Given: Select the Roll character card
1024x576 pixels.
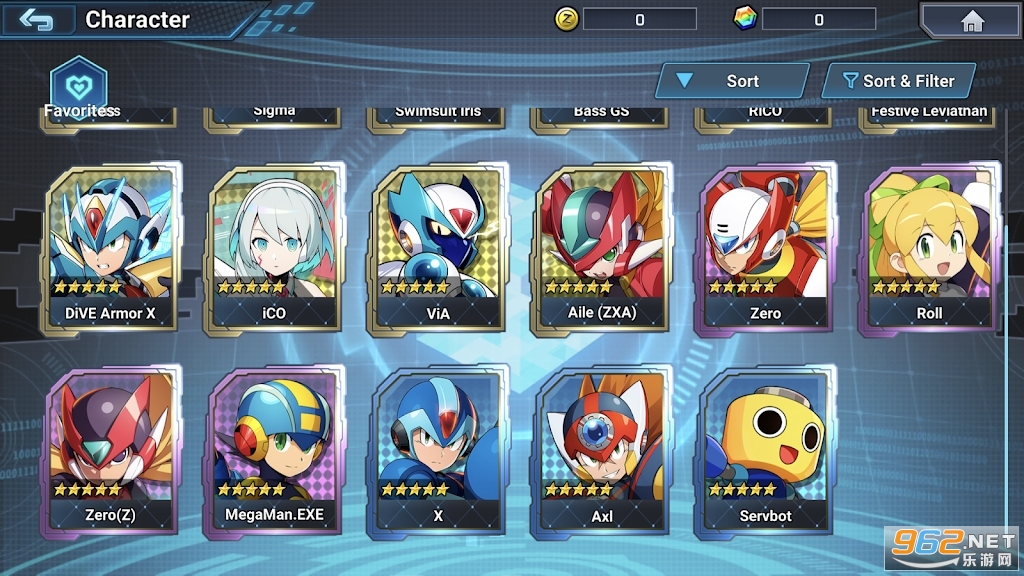Looking at the screenshot, I should coord(929,250).
